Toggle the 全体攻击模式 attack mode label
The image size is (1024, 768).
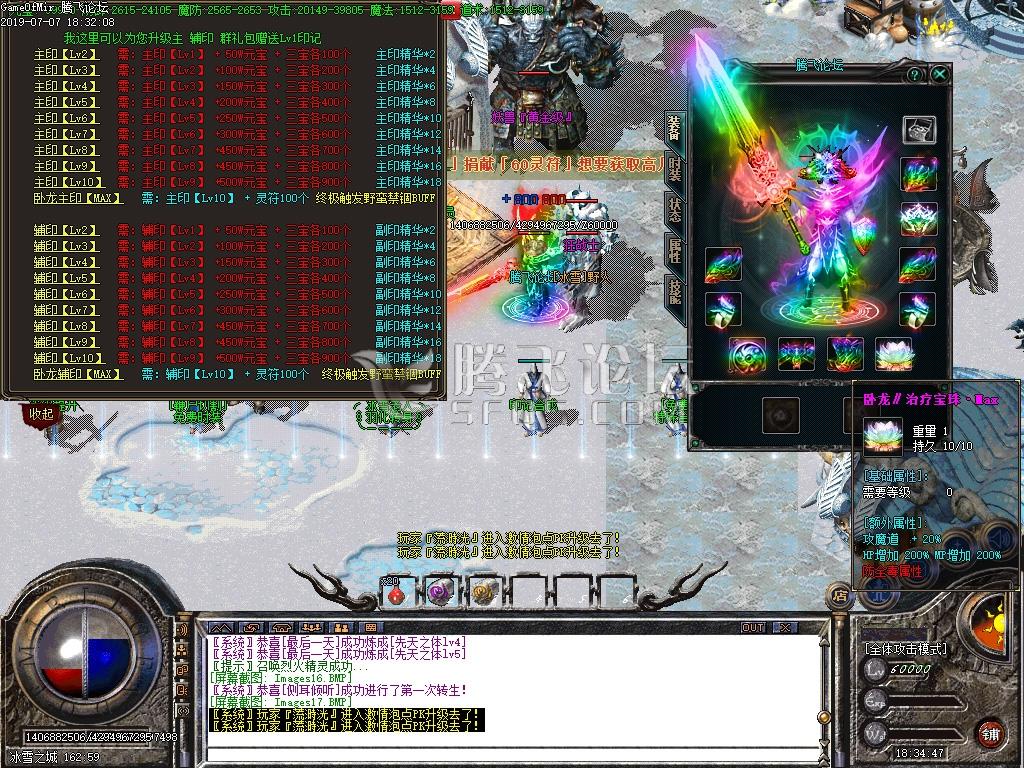[906, 649]
